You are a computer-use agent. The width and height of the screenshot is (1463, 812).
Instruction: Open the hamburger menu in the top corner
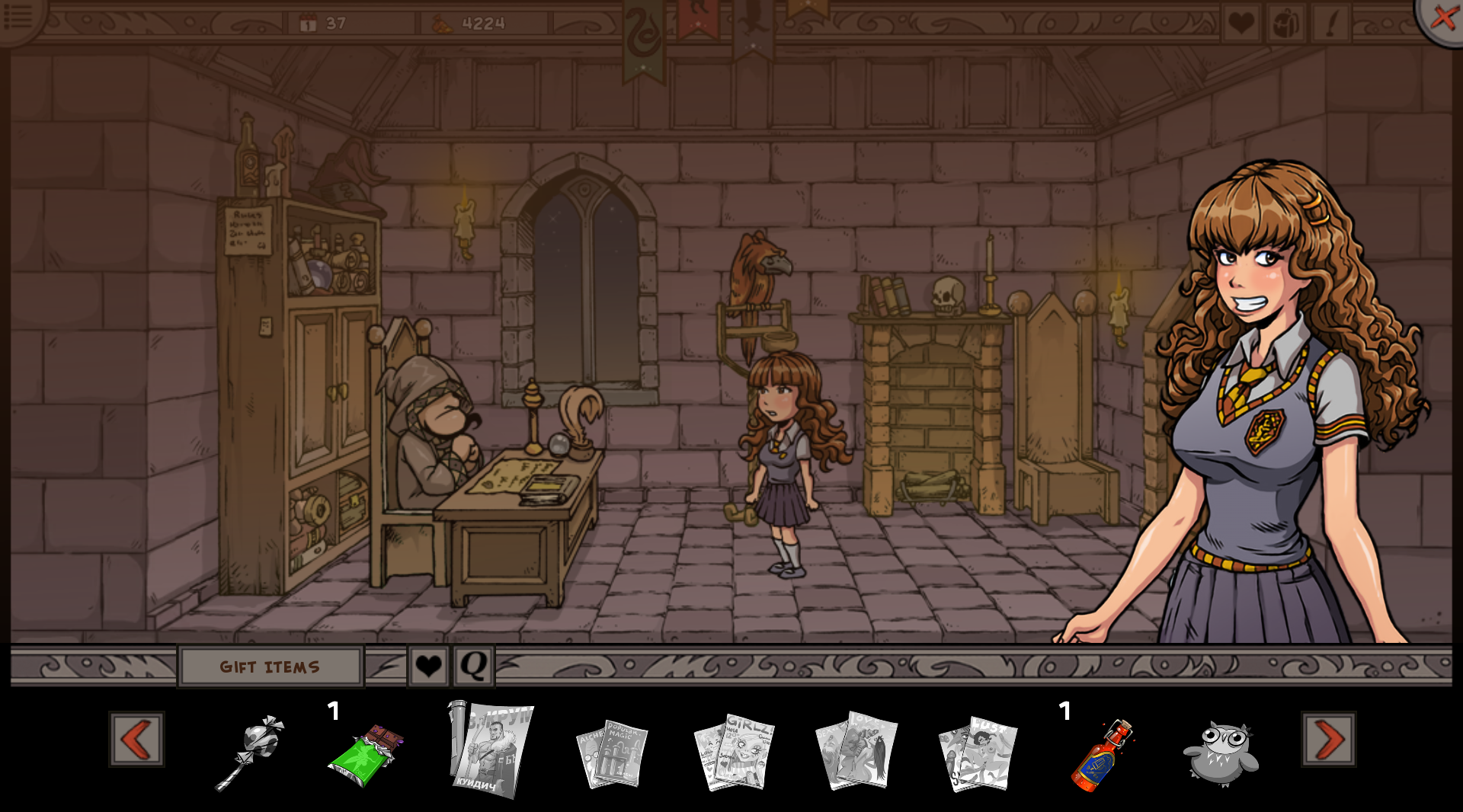(18, 17)
